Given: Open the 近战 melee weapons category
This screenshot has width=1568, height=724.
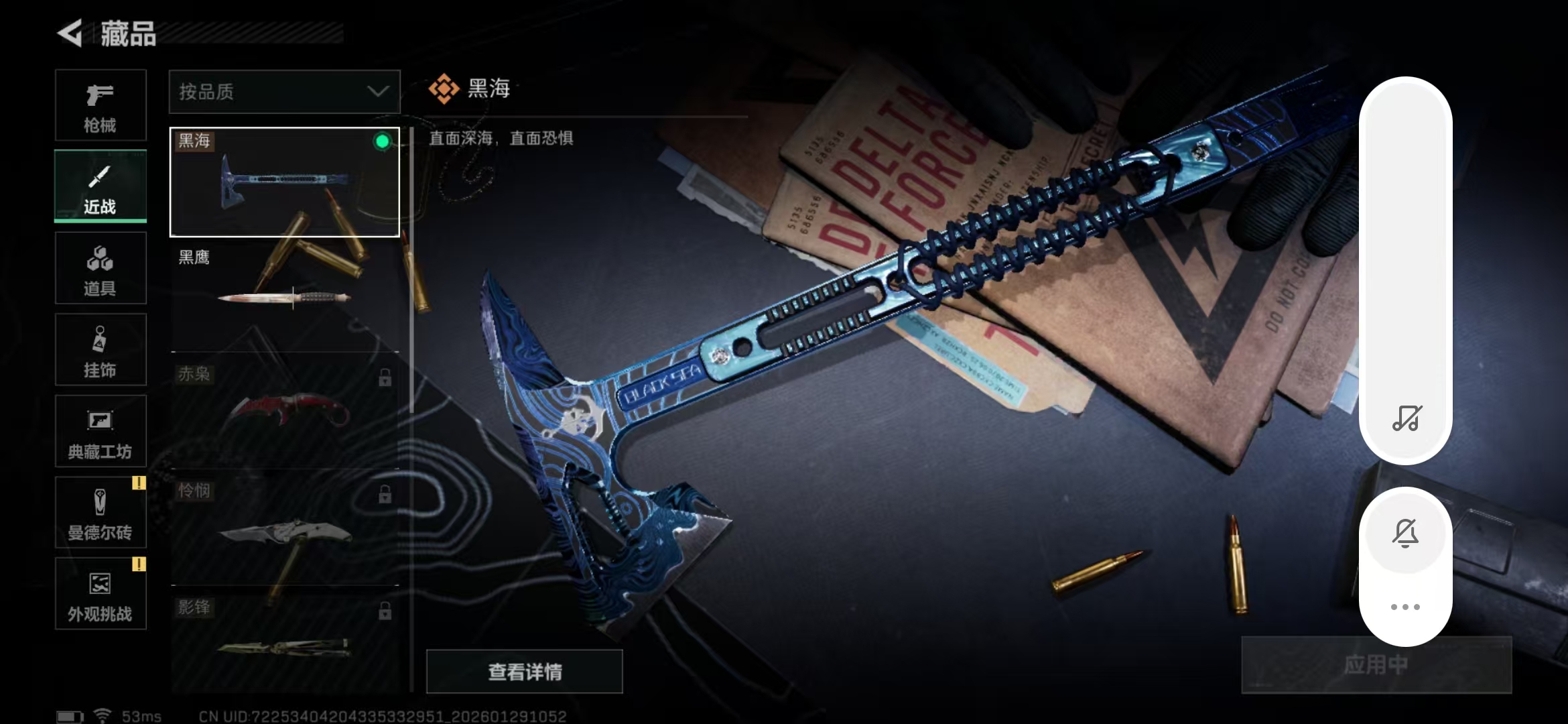Looking at the screenshot, I should [100, 186].
